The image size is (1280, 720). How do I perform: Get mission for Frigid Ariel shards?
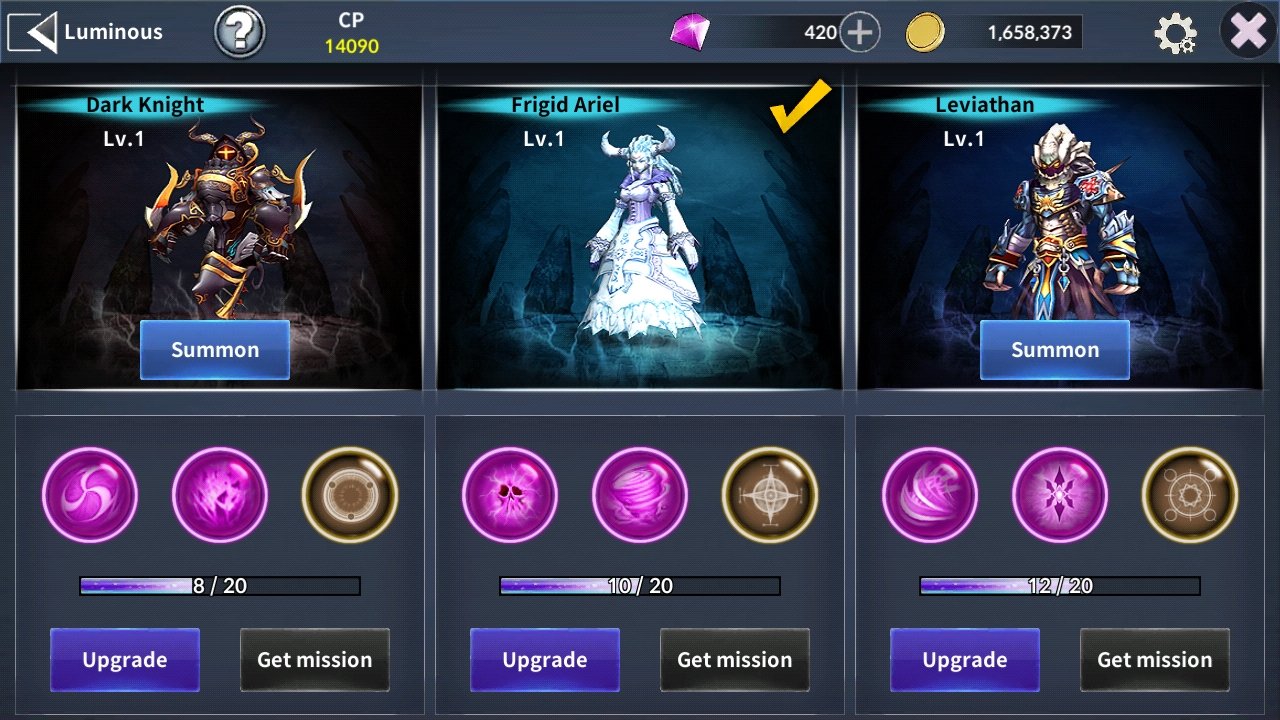735,660
